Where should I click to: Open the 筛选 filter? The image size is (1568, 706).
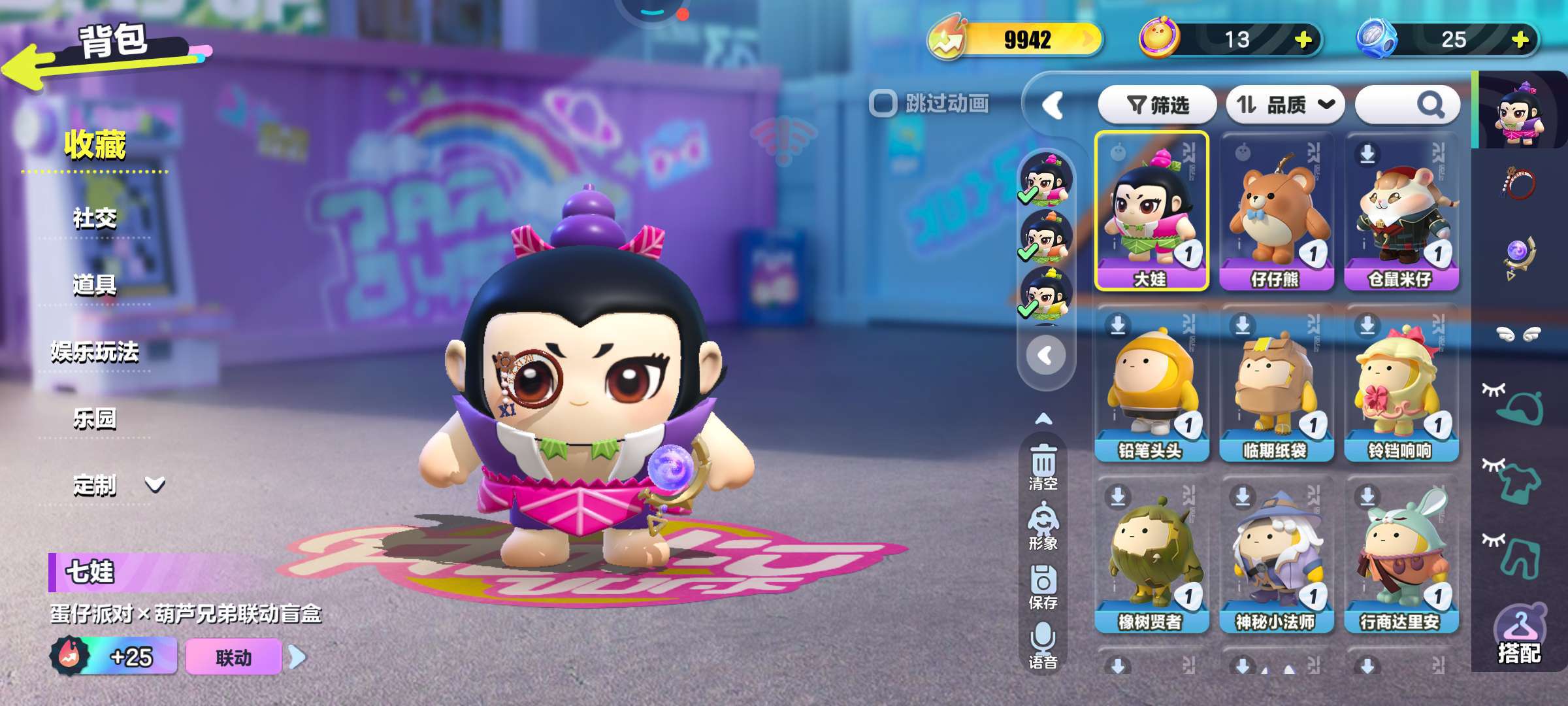(x=1157, y=105)
